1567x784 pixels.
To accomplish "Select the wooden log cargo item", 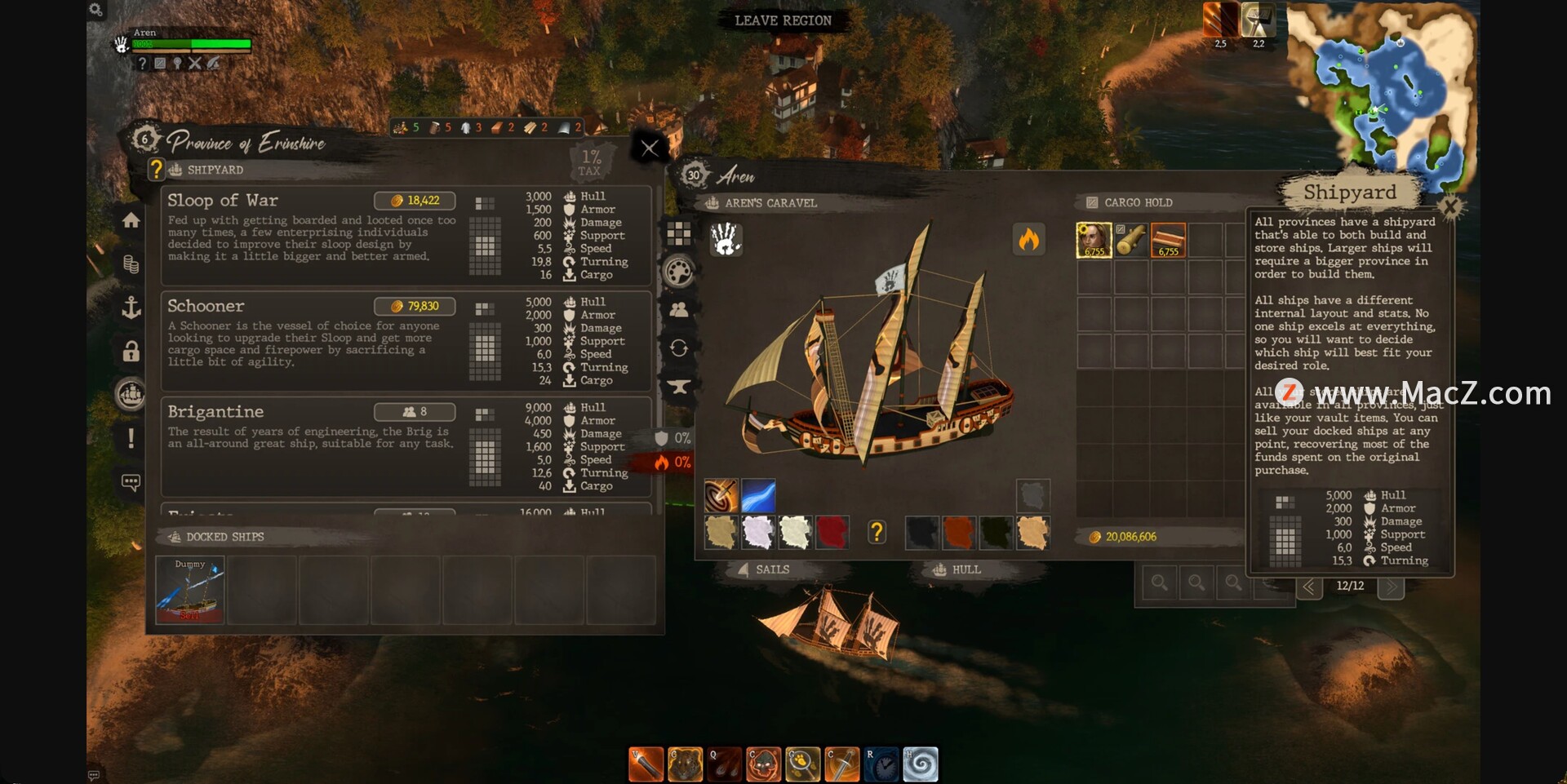I will point(1131,241).
